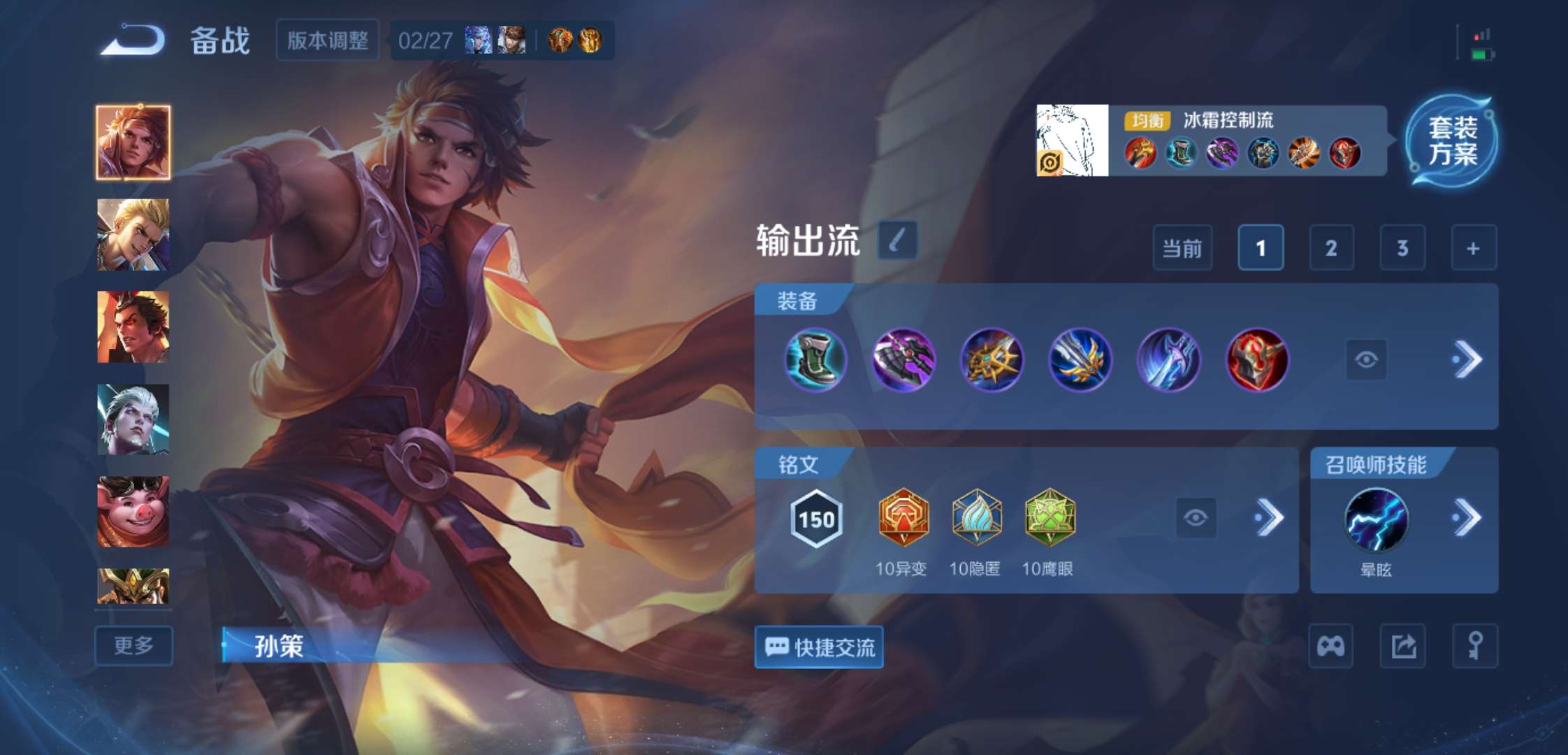Viewport: 1568px width, 755px height.
Task: Open the 版本调整 panel
Action: [327, 41]
